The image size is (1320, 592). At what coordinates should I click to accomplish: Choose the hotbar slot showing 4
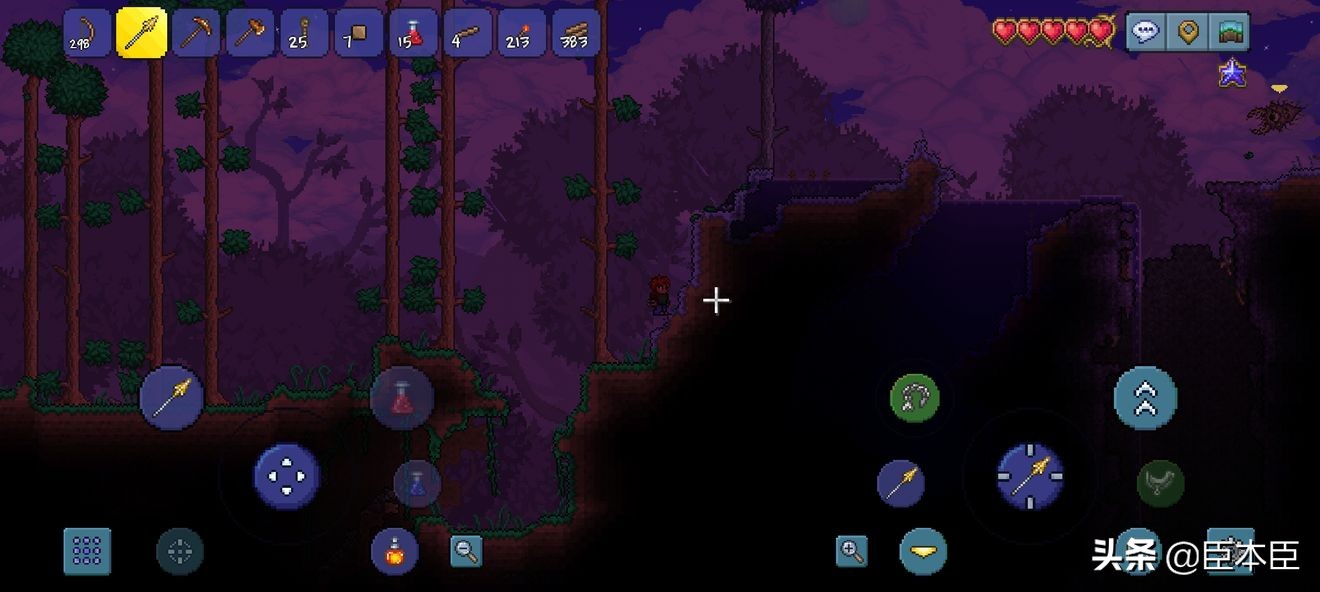(x=467, y=32)
